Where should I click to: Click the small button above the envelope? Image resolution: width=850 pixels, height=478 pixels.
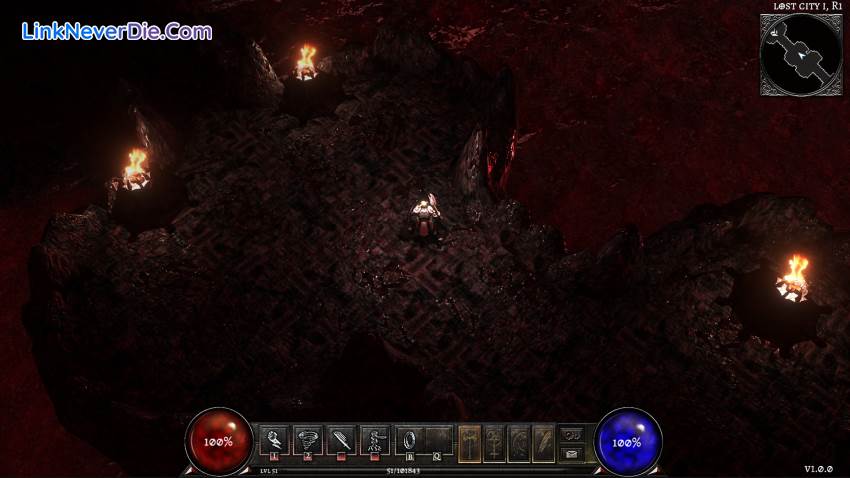point(572,434)
